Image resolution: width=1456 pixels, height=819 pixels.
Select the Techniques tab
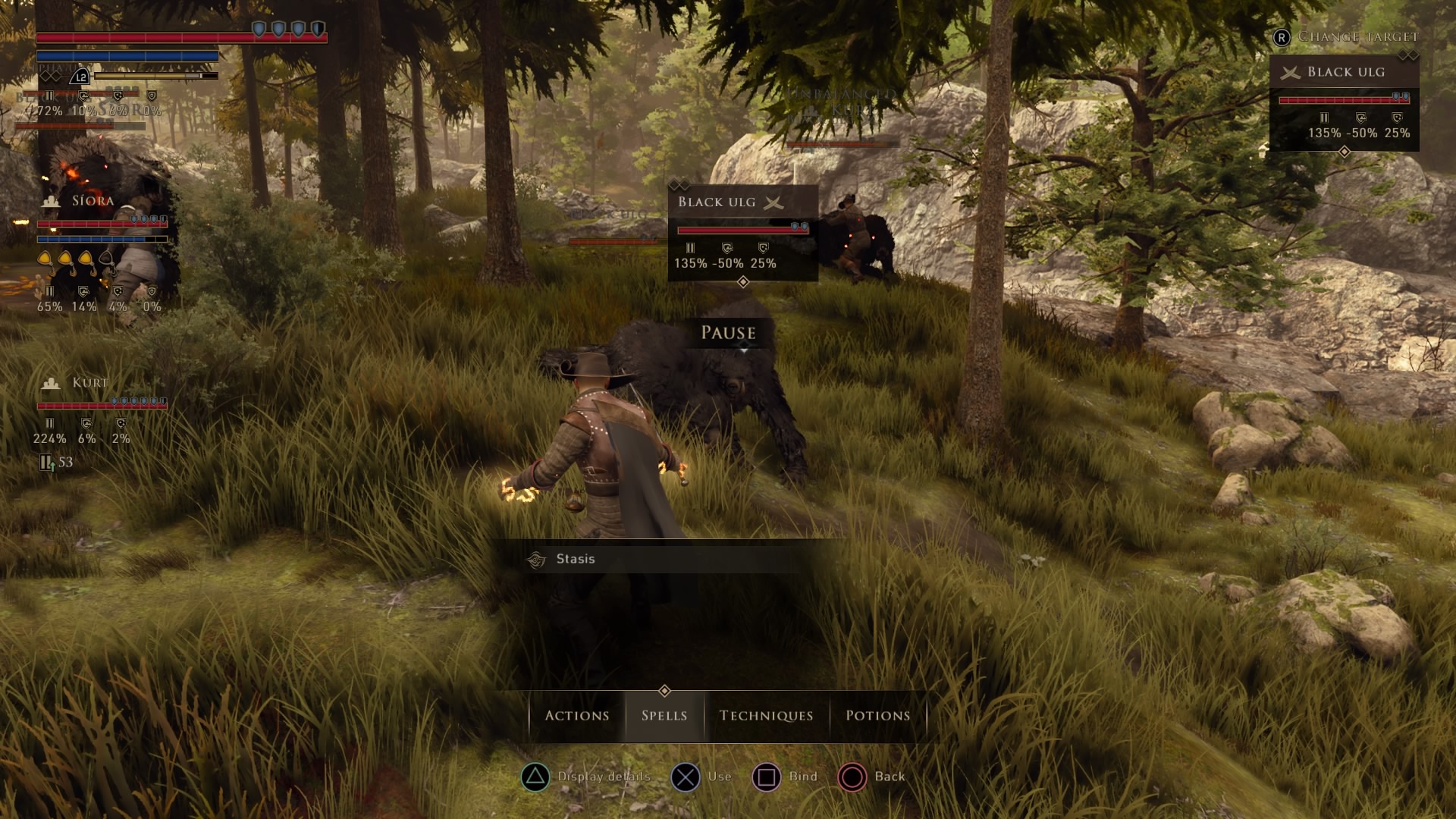pos(766,715)
